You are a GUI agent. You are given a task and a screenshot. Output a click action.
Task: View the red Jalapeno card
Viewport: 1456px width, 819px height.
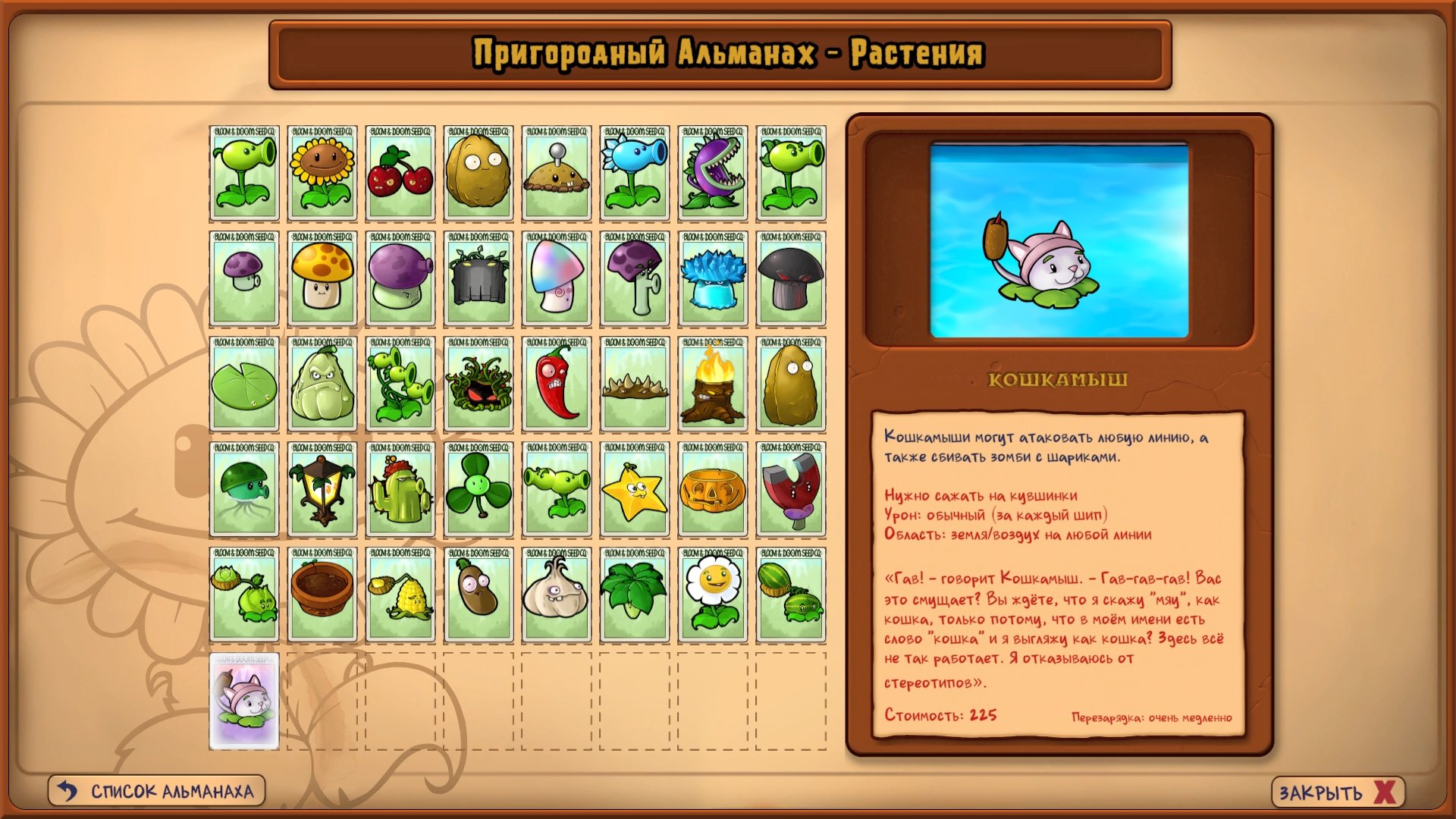(557, 384)
